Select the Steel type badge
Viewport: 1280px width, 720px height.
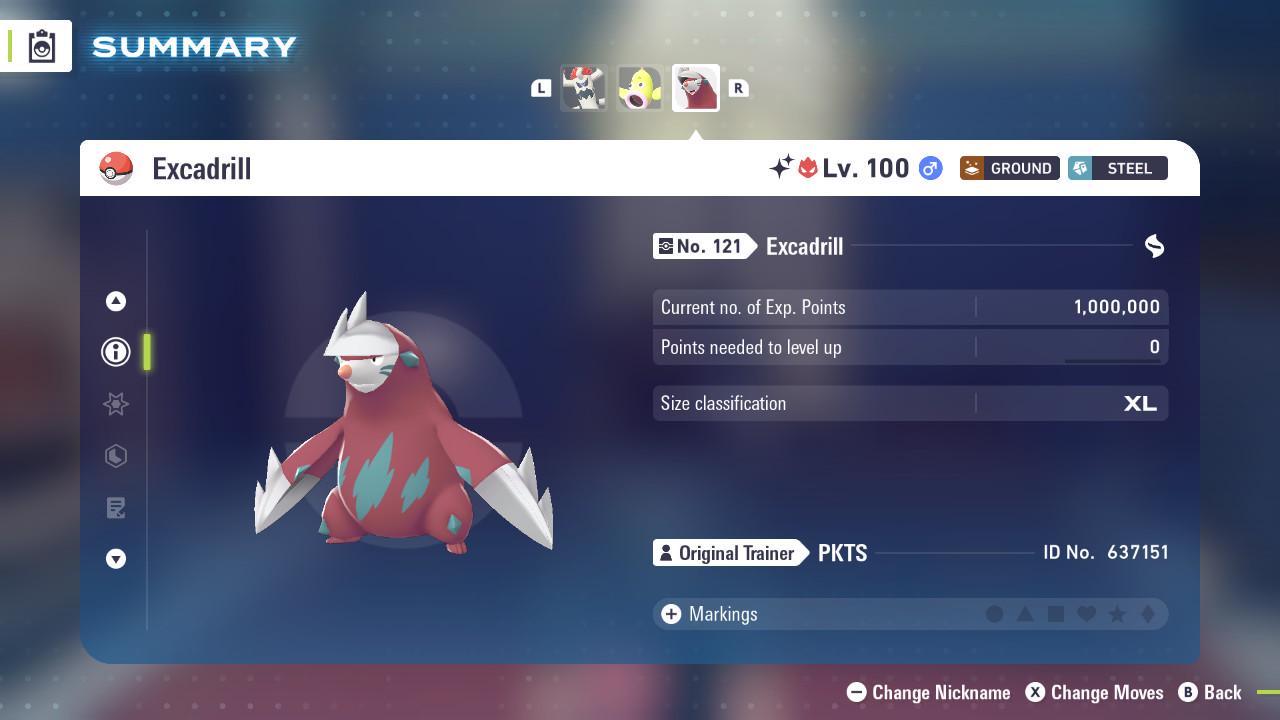(x=1117, y=168)
